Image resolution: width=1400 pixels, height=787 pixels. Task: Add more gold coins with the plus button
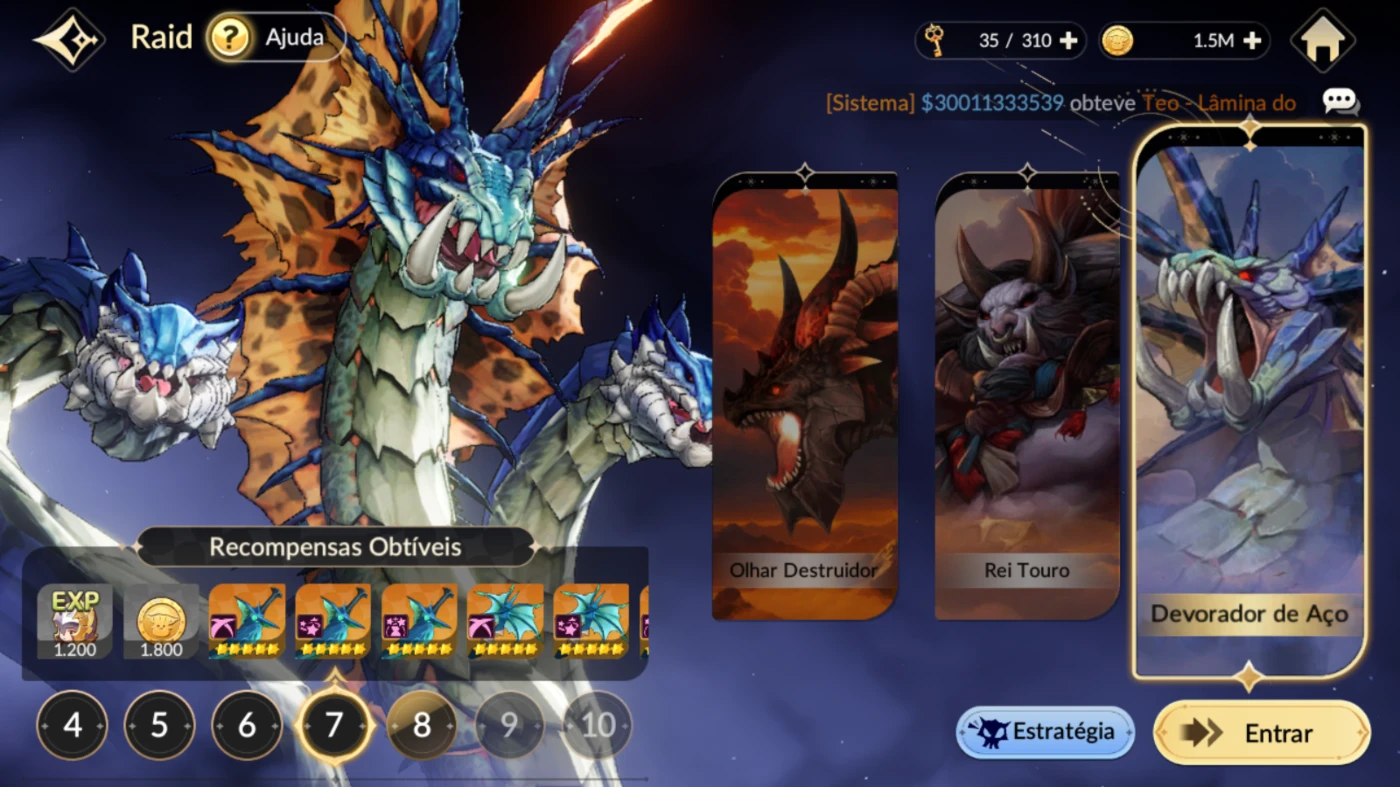click(x=1251, y=41)
